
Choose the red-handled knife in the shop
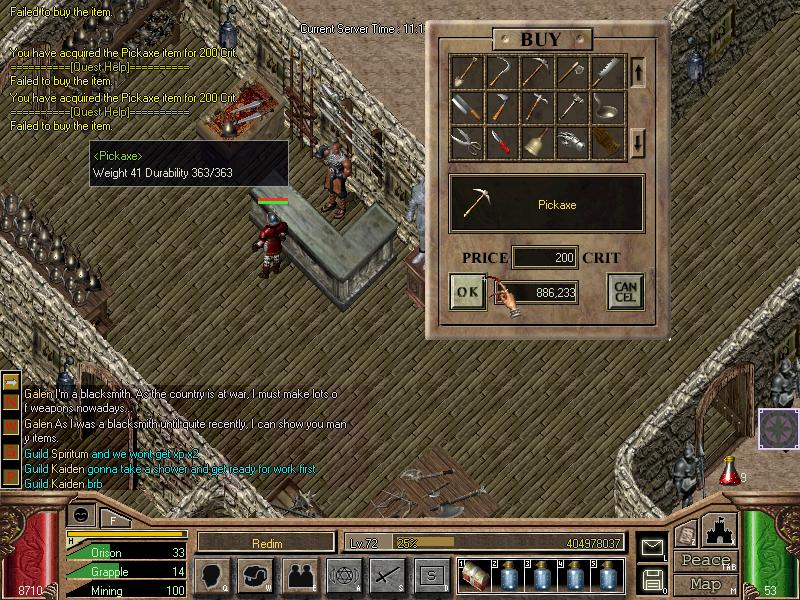point(502,141)
